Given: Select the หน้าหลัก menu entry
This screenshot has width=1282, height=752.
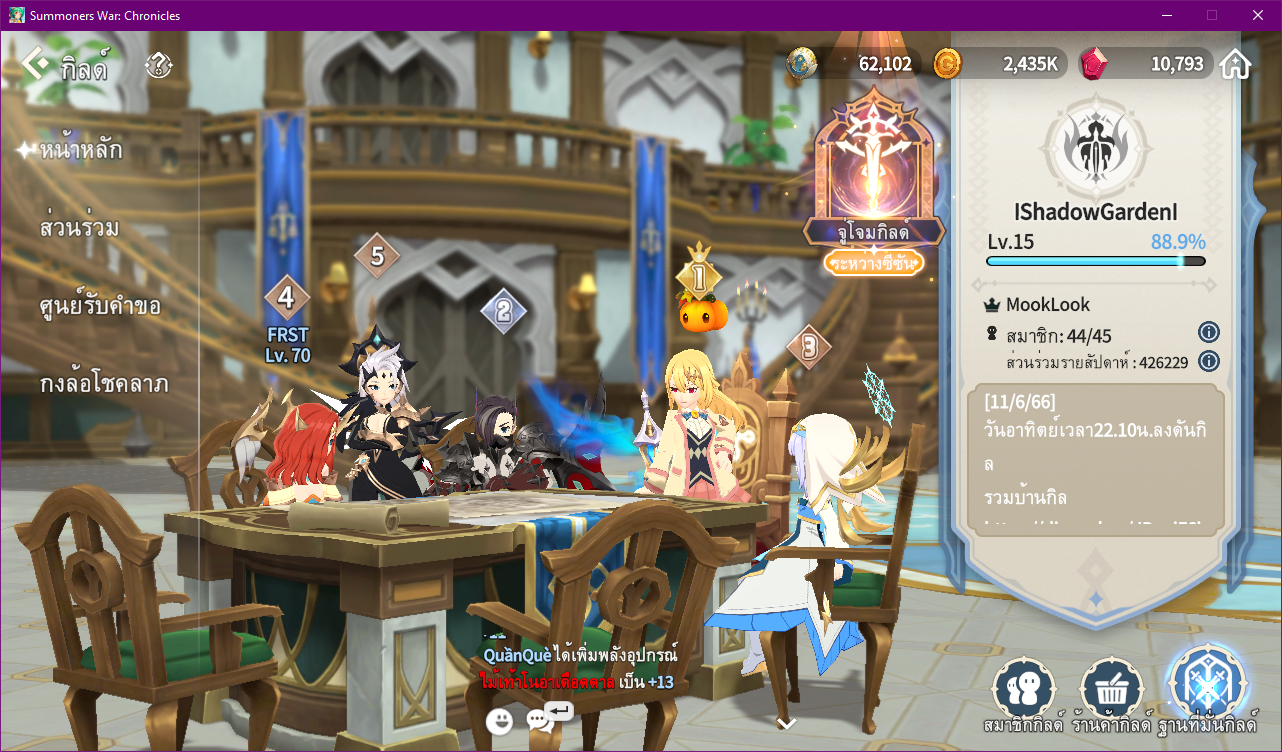Looking at the screenshot, I should [x=81, y=151].
